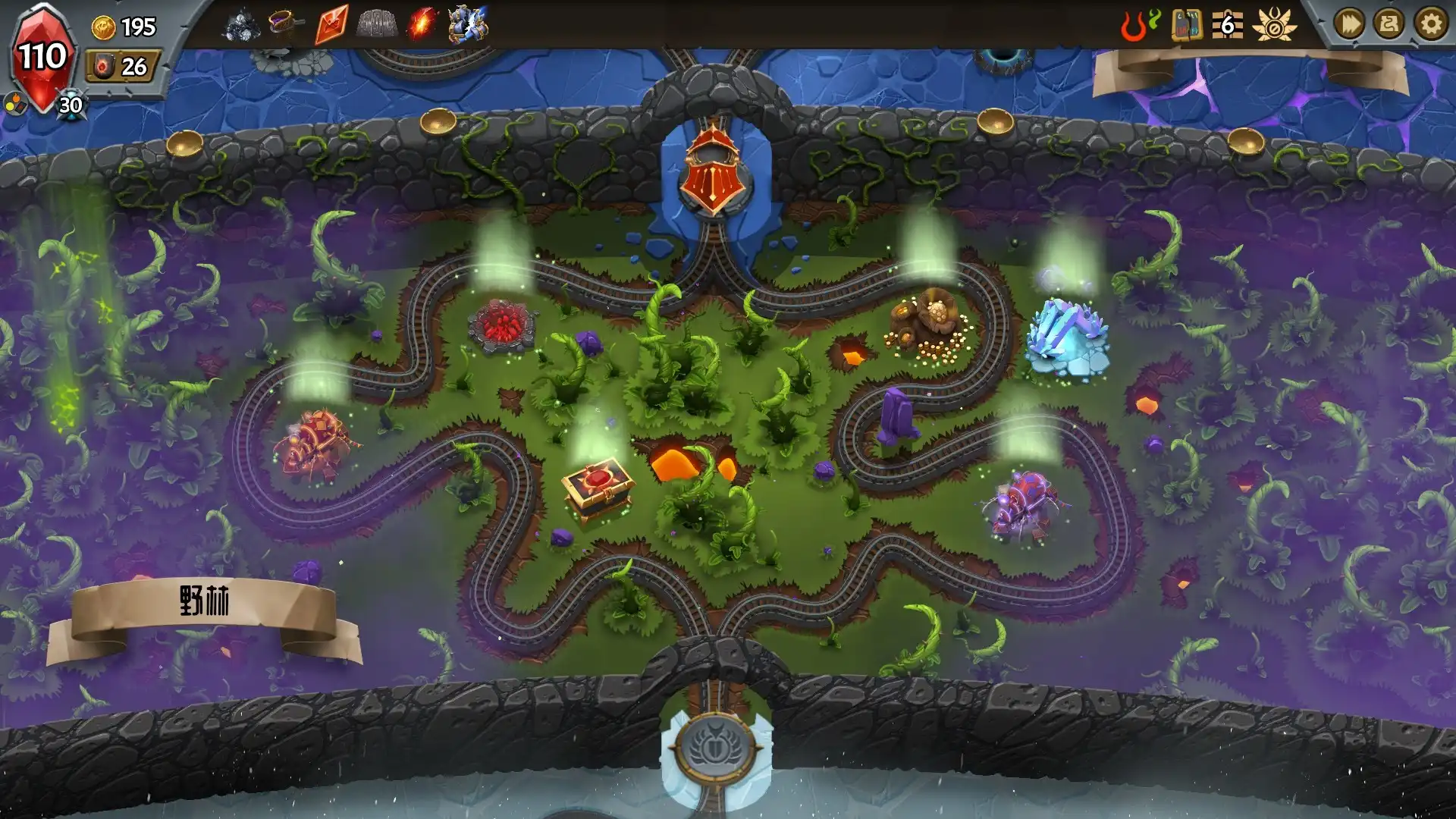Click the blue crystal formation on the map
Image resolution: width=1456 pixels, height=819 pixels.
tap(1065, 336)
